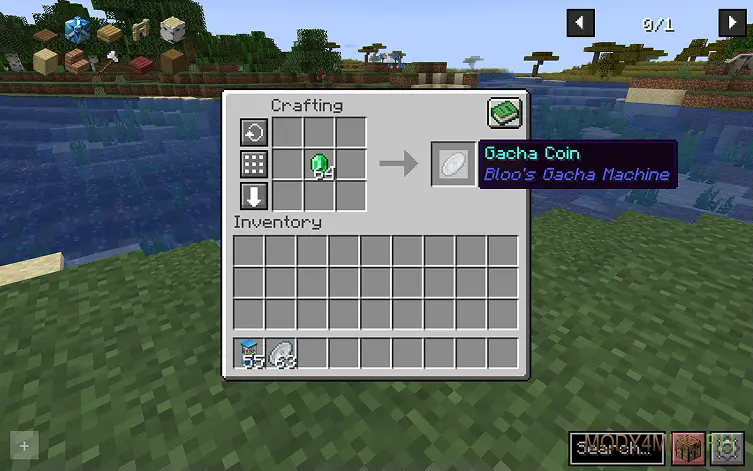Screen dimensions: 753x471
Task: Click the crafting table button next to Search
Action: click(x=688, y=447)
